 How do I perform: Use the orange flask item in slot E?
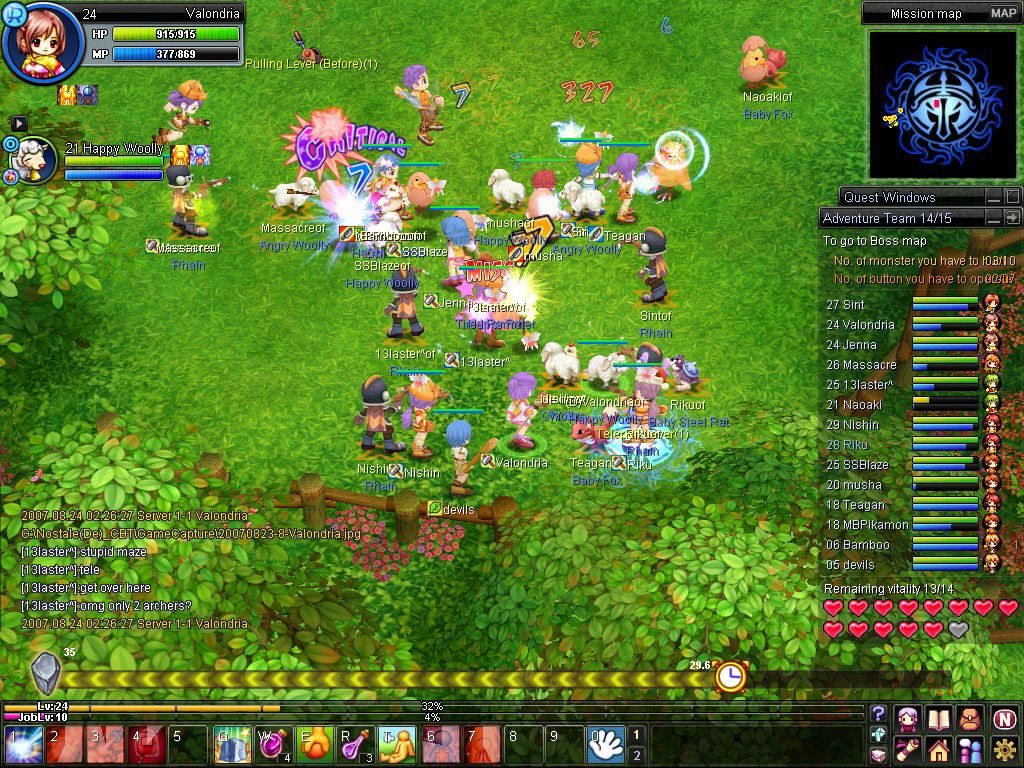click(x=316, y=745)
